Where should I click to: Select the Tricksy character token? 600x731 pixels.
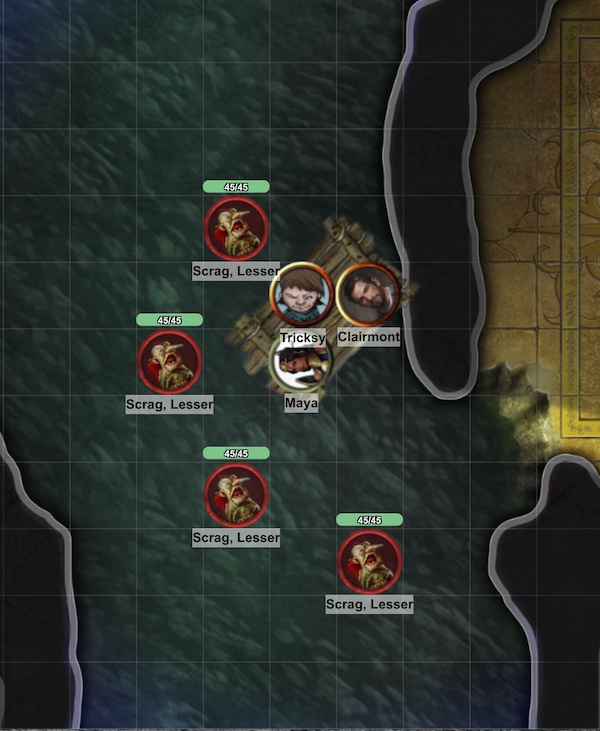[302, 294]
